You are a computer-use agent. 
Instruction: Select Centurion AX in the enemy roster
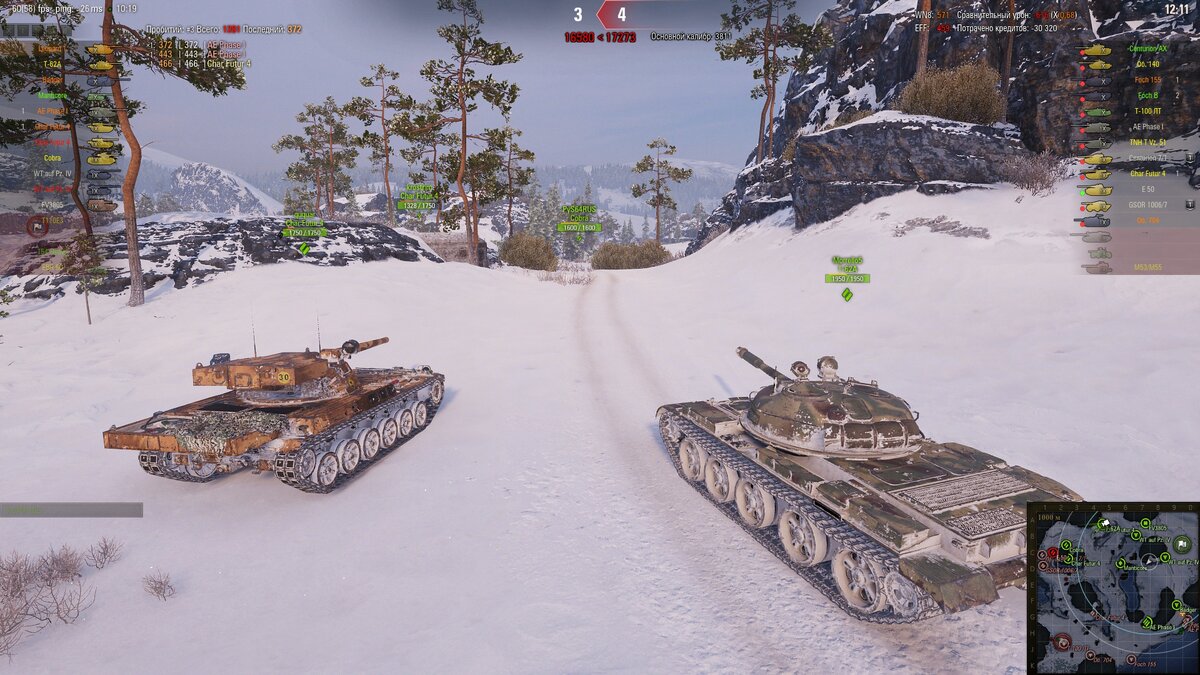click(1146, 49)
